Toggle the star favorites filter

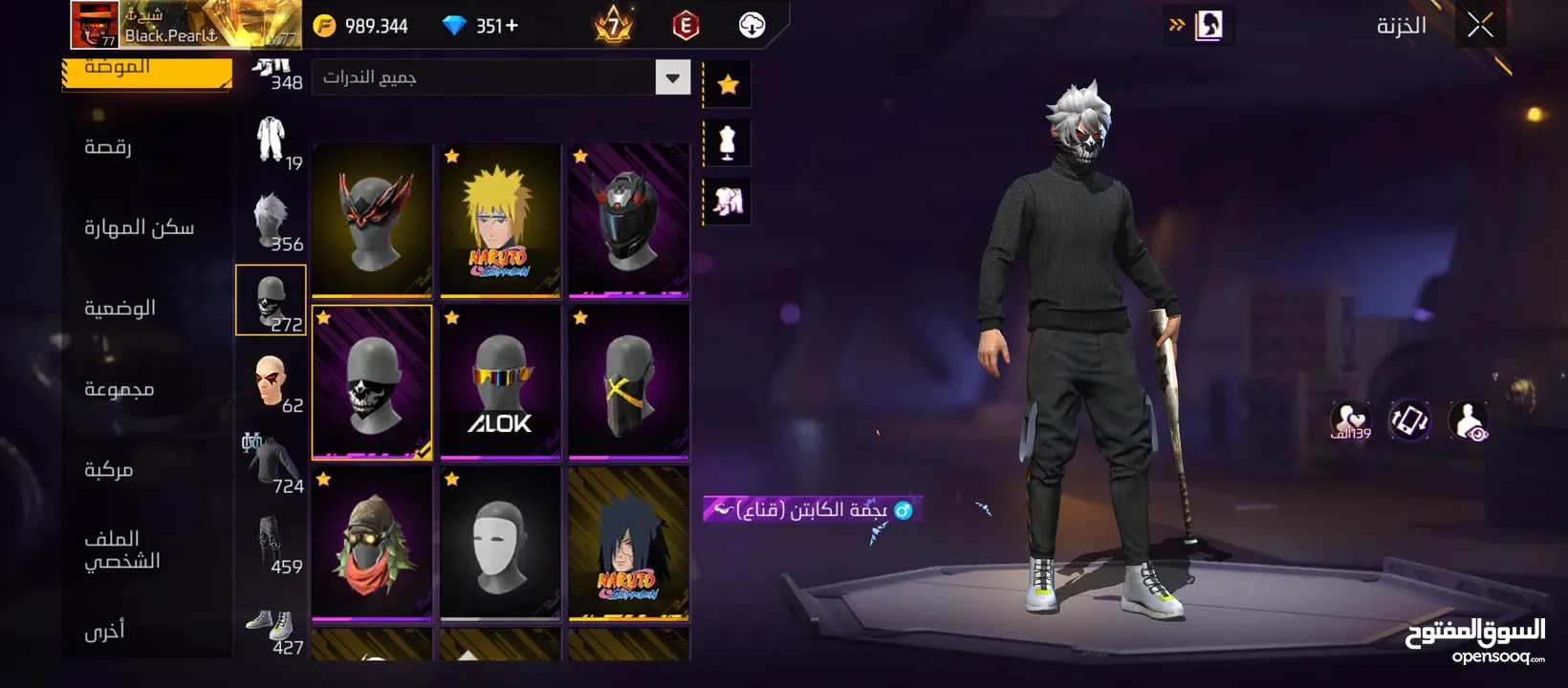click(728, 85)
